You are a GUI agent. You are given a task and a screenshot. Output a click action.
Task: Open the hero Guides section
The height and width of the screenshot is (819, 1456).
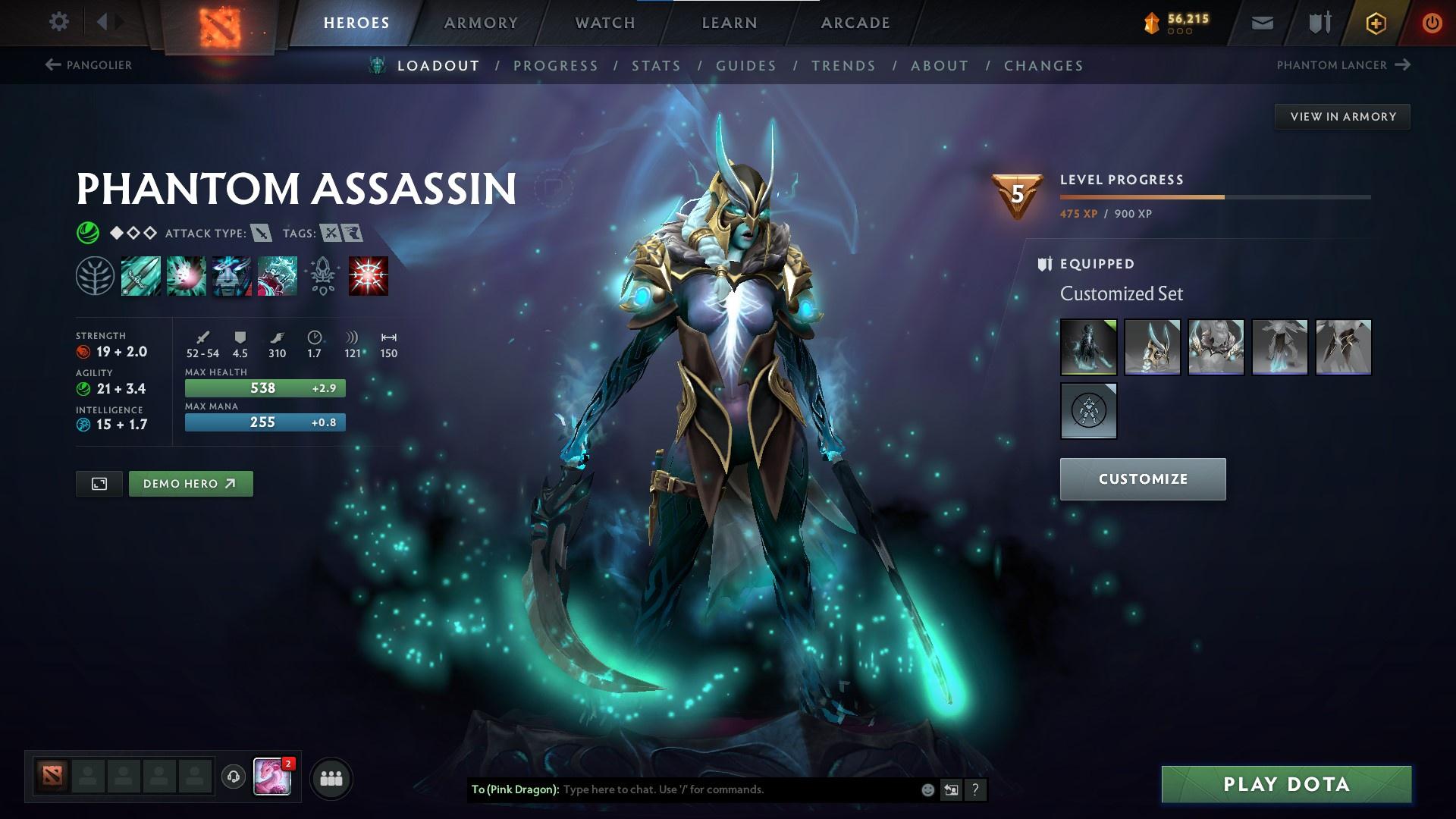tap(746, 66)
